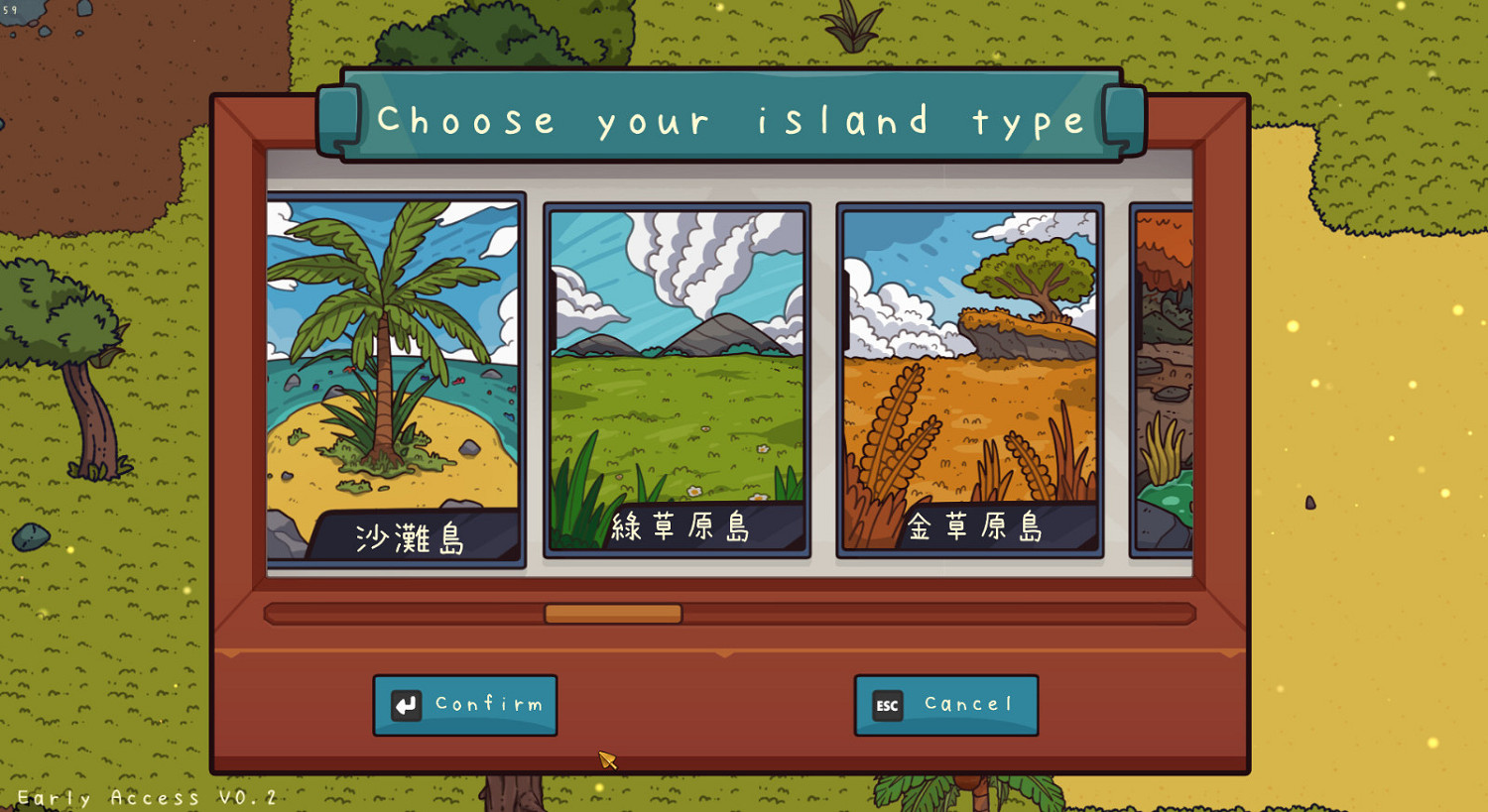
Task: Select the partially visible autumn island card
Action: [x=1166, y=380]
